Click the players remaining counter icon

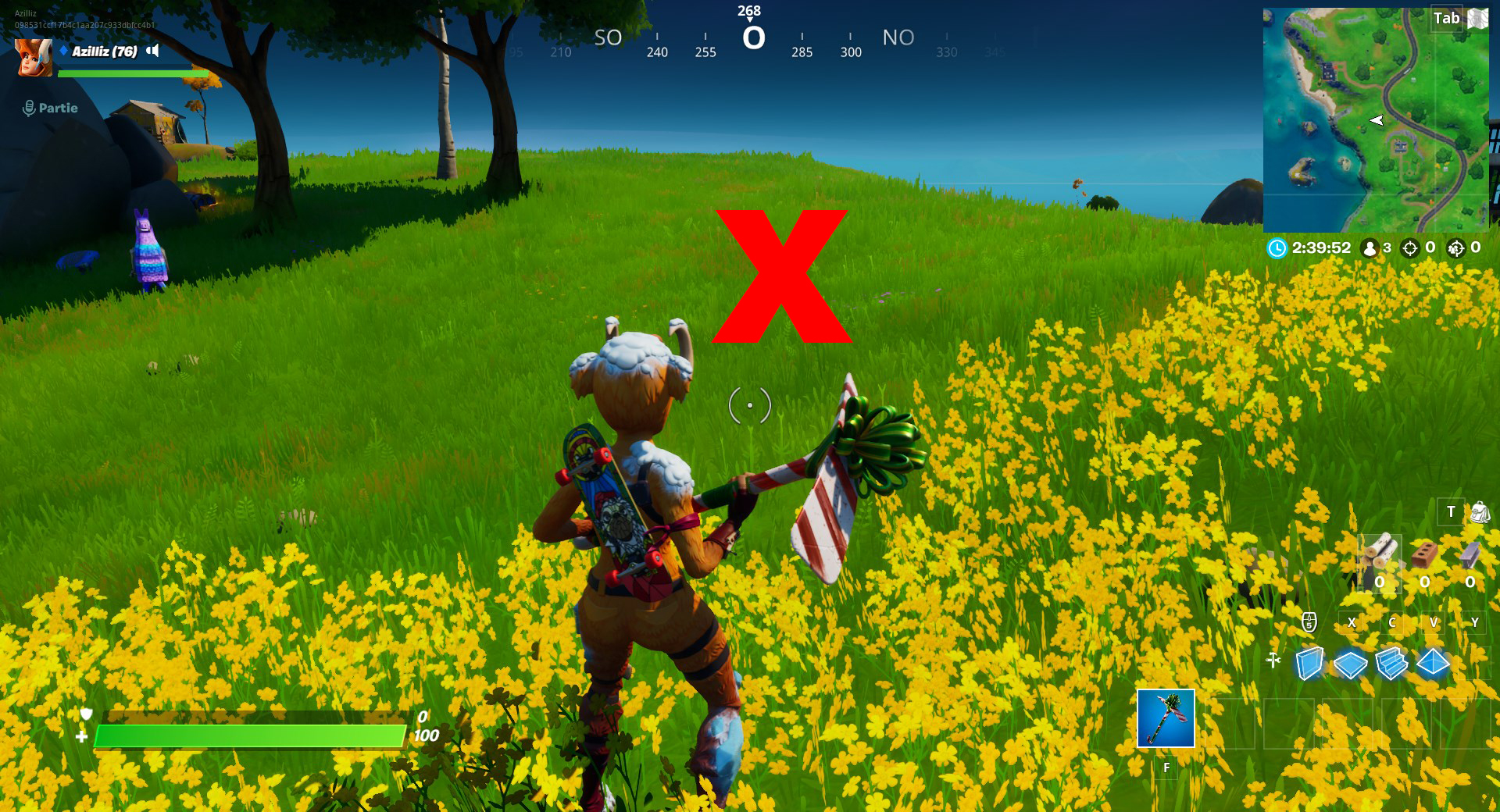[1370, 248]
